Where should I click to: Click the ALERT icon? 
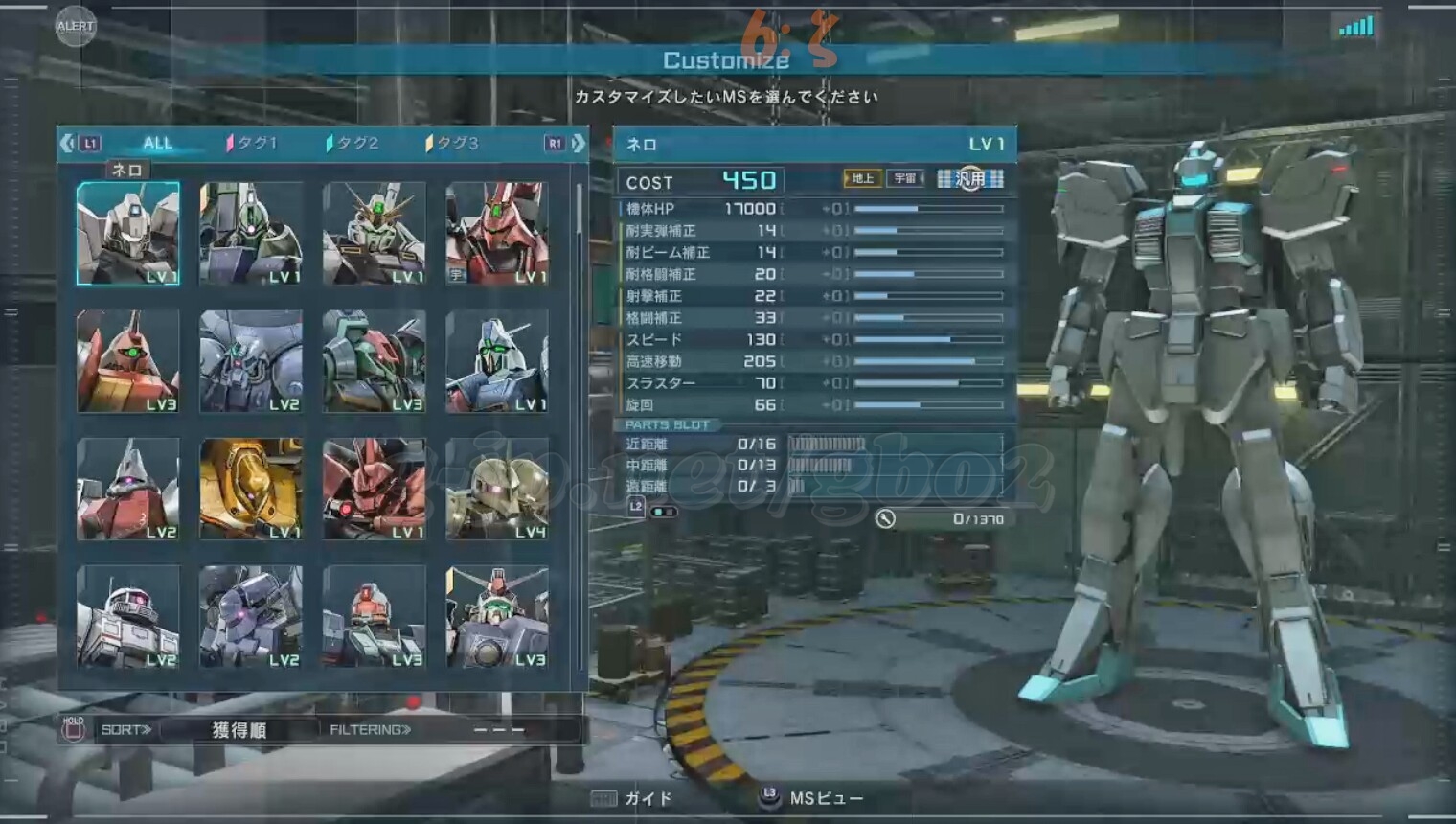point(75,26)
